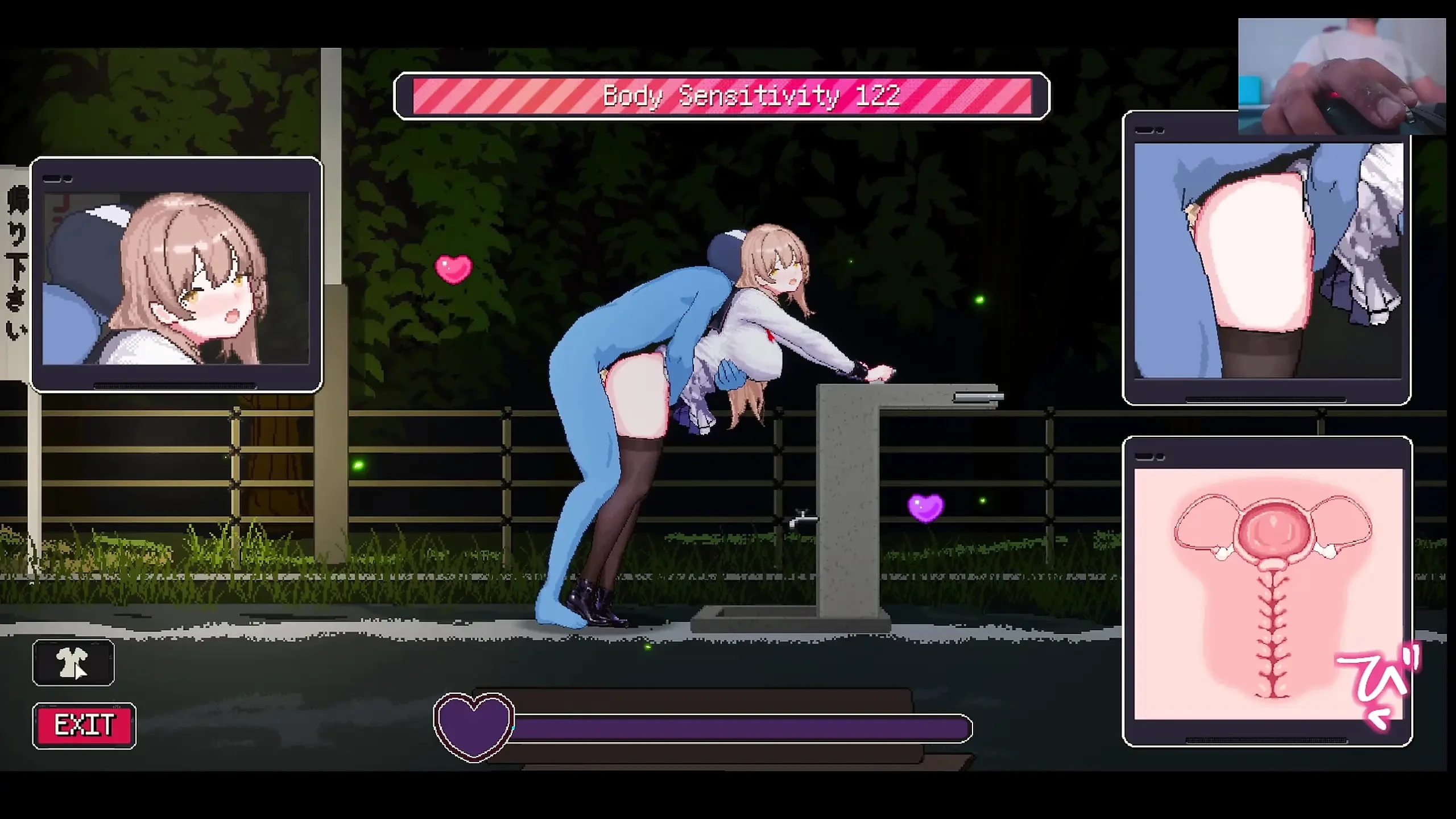Expand the Body Sensitivity status banner
Image resolution: width=1456 pixels, height=819 pixels.
pyautogui.click(x=723, y=96)
